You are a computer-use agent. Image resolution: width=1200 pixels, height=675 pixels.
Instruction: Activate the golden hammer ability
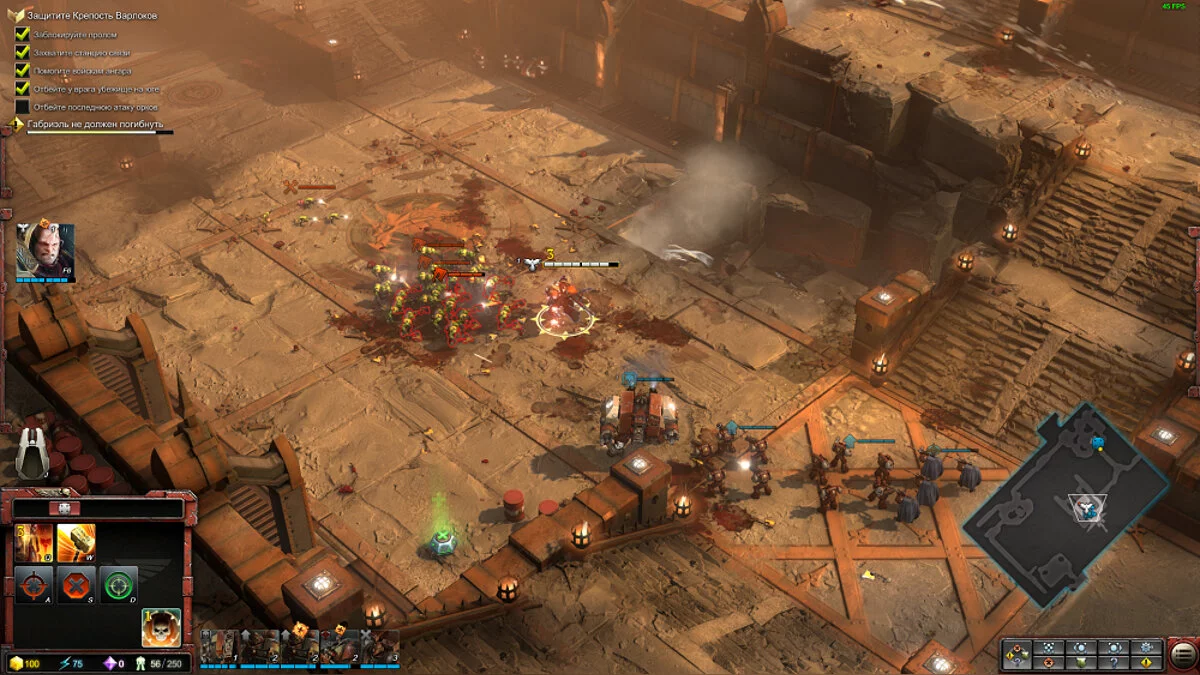[x=75, y=542]
